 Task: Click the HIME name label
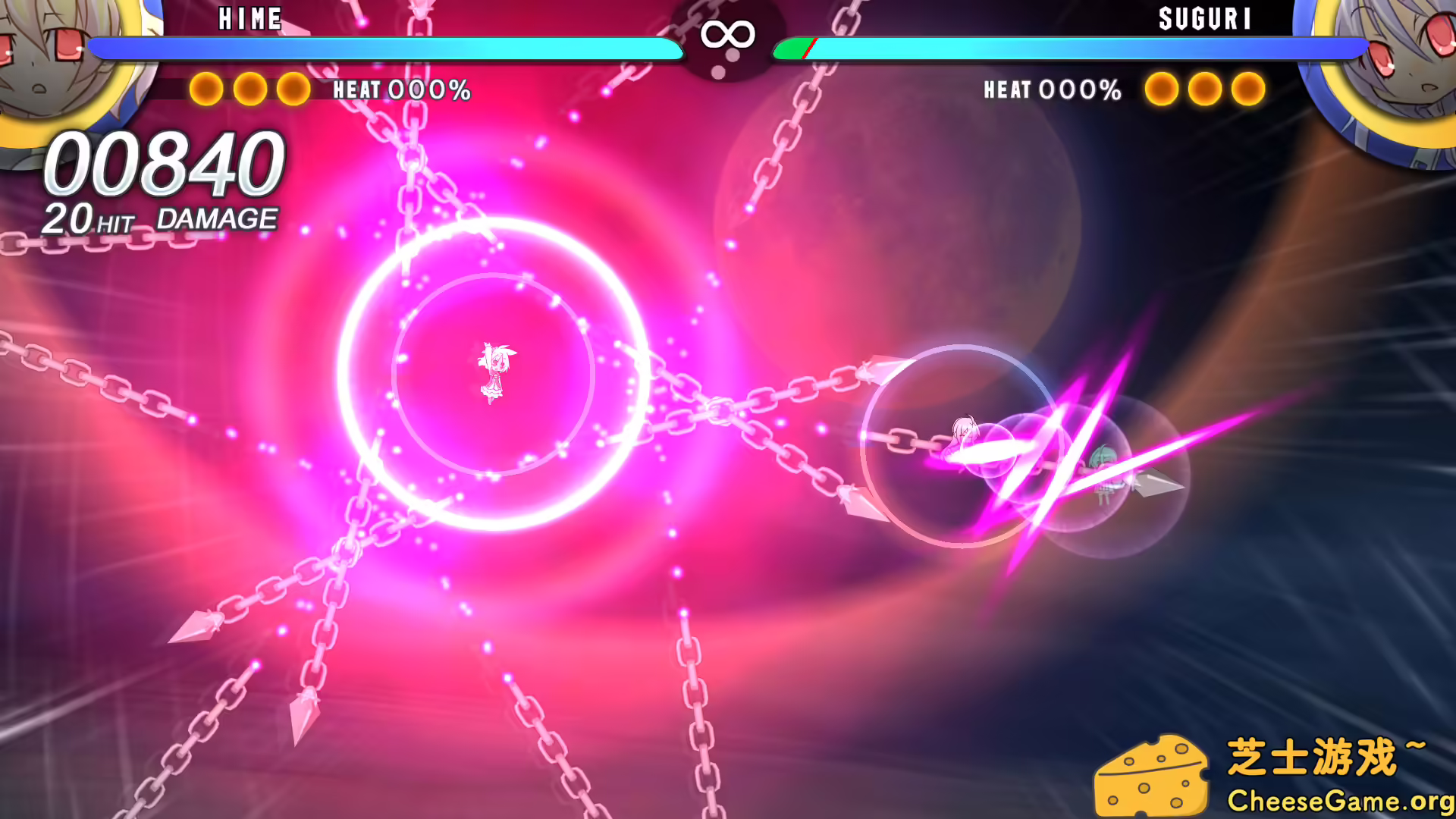(250, 19)
